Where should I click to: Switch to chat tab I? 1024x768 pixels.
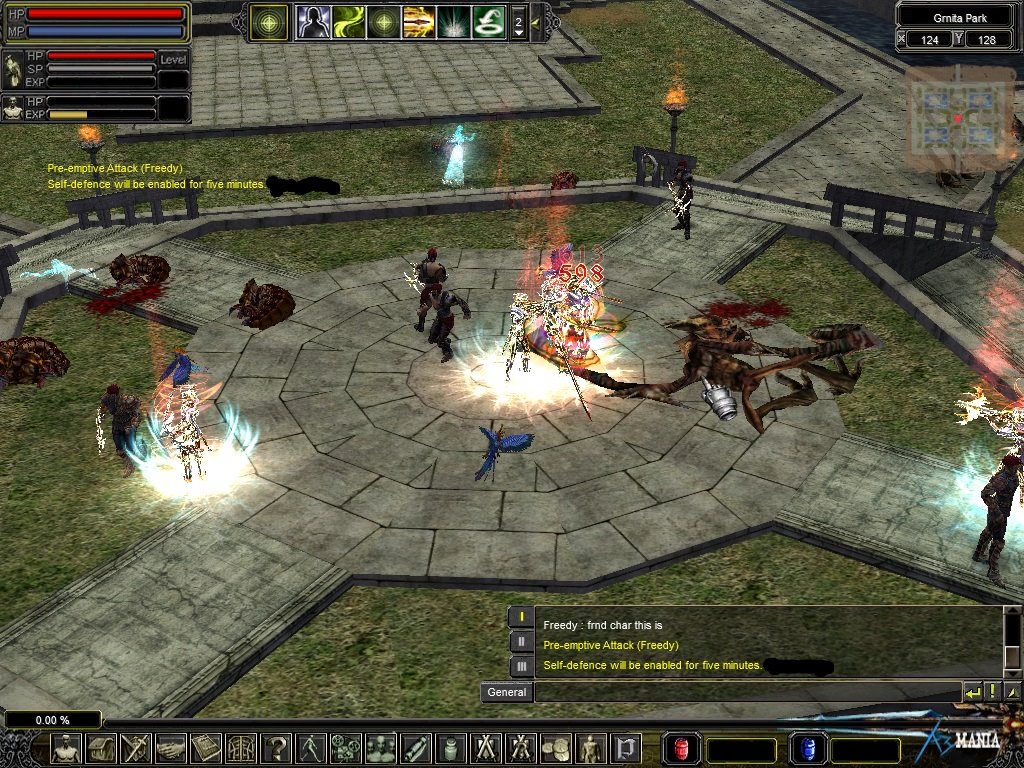(521, 617)
